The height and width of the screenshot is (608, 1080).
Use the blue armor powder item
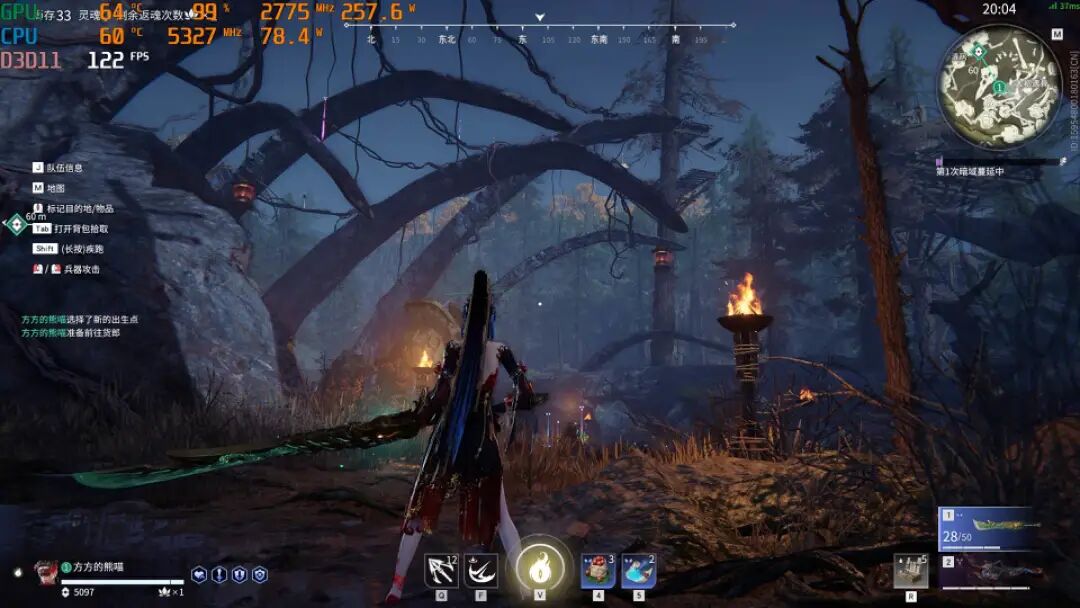[638, 571]
